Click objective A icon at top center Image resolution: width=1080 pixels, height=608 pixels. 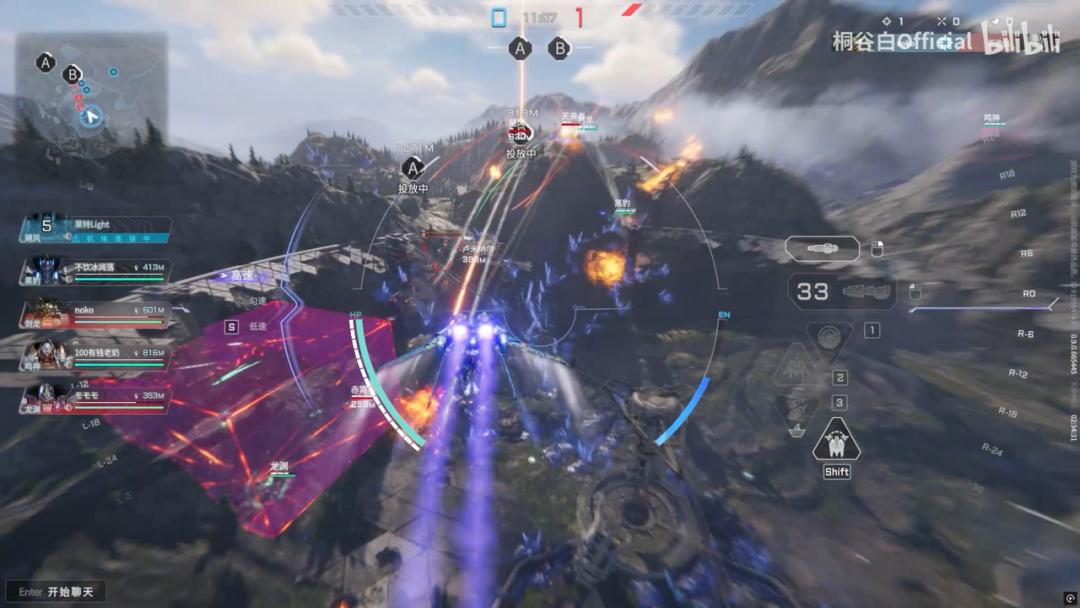coord(519,47)
